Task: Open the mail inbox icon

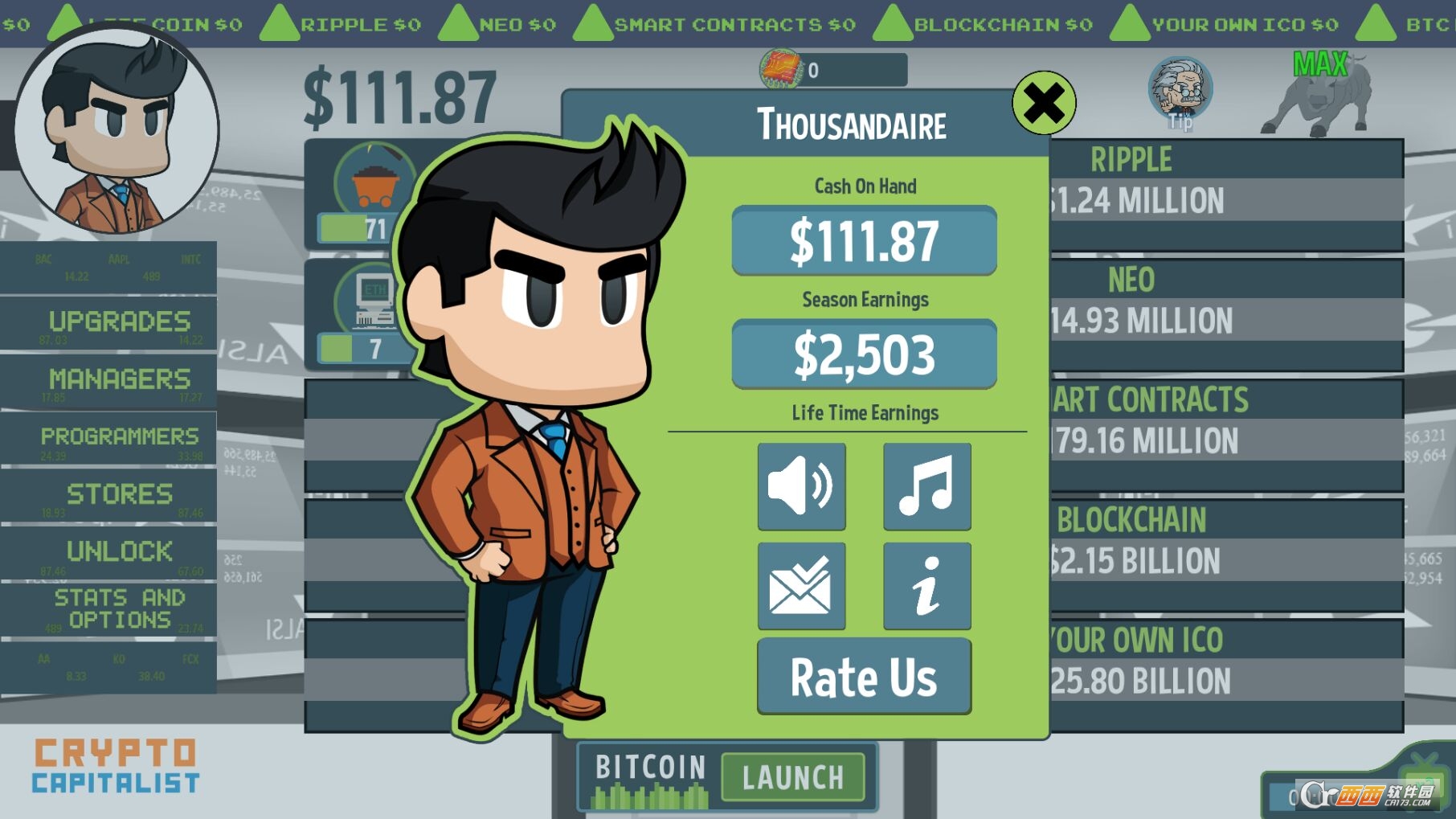Action: [801, 585]
